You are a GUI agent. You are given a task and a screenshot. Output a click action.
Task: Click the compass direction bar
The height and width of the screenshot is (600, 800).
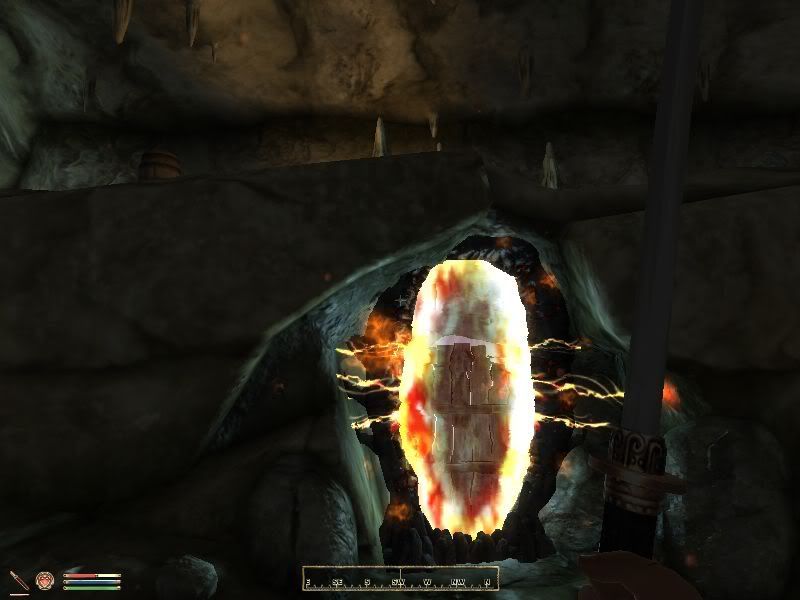400,579
